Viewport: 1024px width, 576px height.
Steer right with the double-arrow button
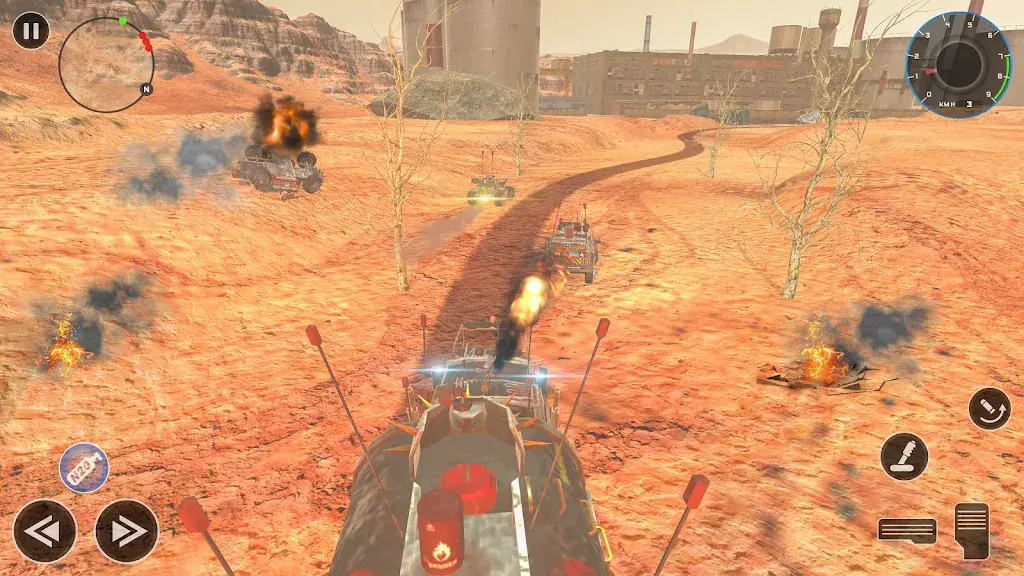coord(127,531)
